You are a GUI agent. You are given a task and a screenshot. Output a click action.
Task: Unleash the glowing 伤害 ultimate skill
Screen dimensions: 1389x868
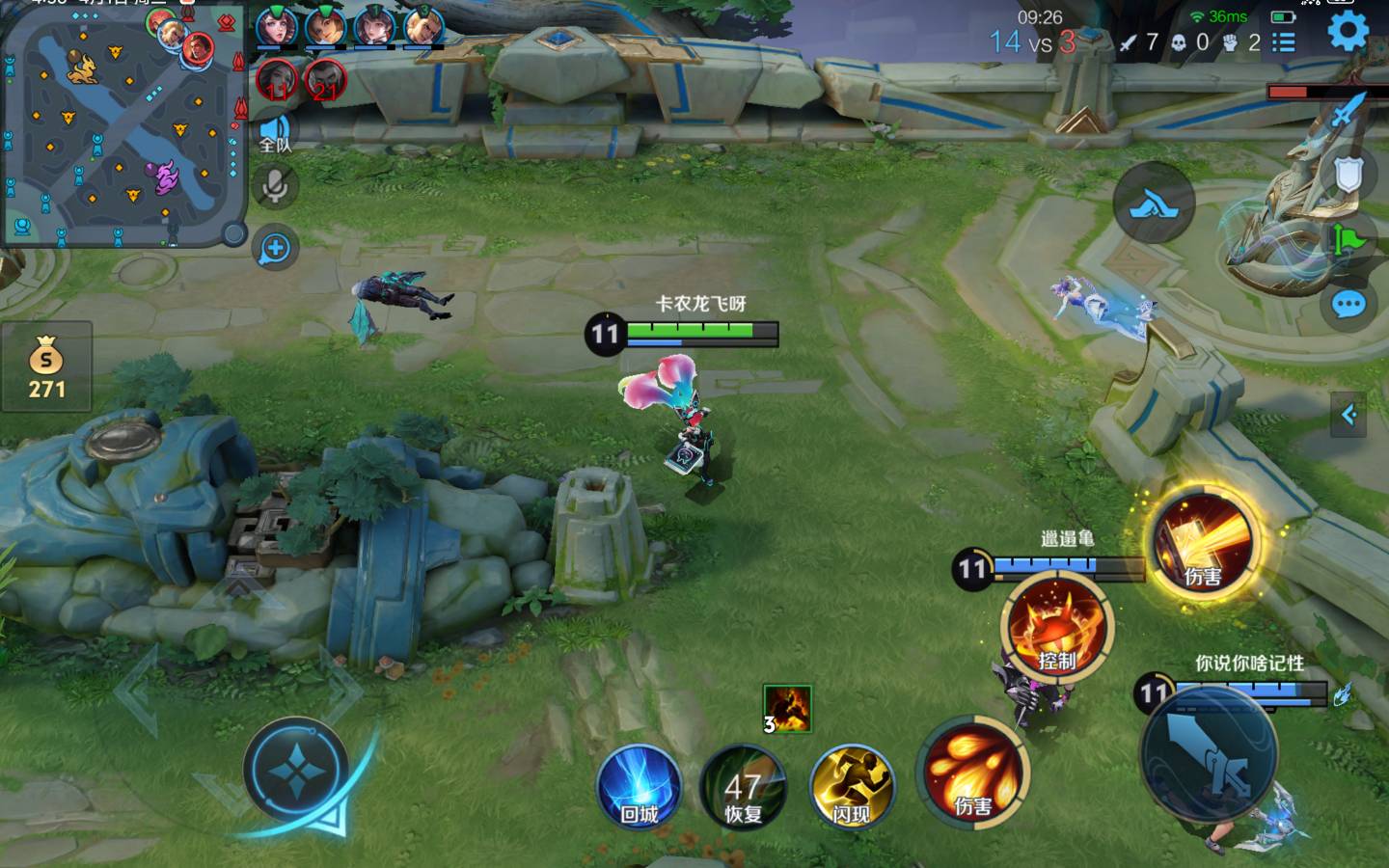(1202, 542)
